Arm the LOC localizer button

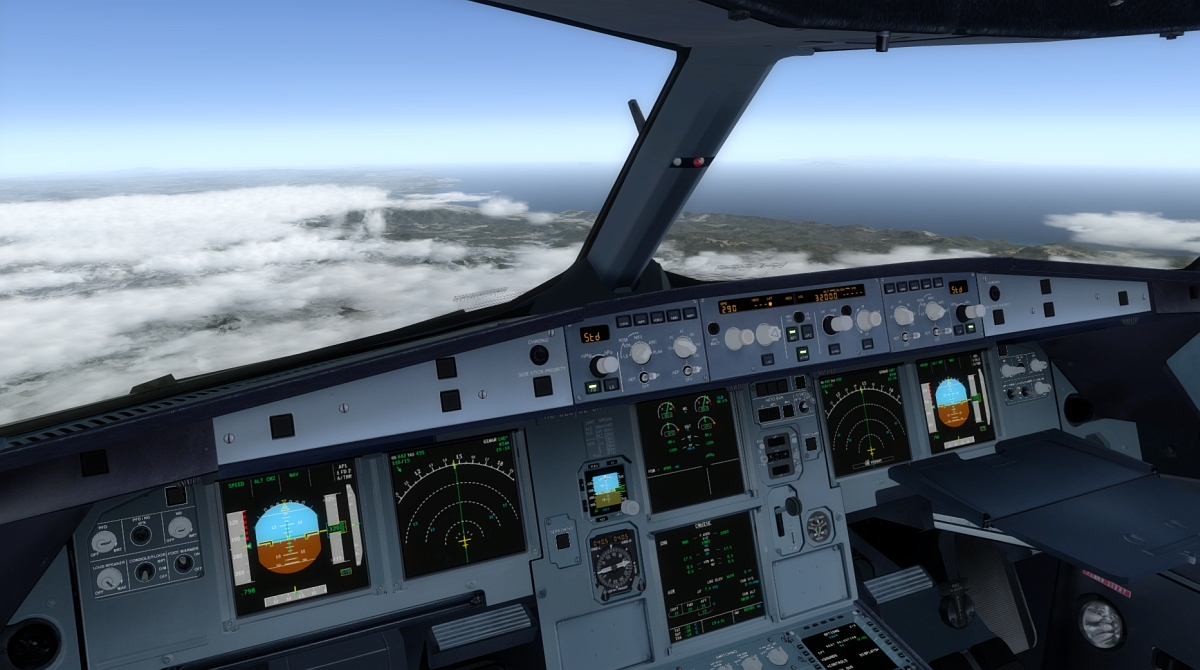coord(767,358)
